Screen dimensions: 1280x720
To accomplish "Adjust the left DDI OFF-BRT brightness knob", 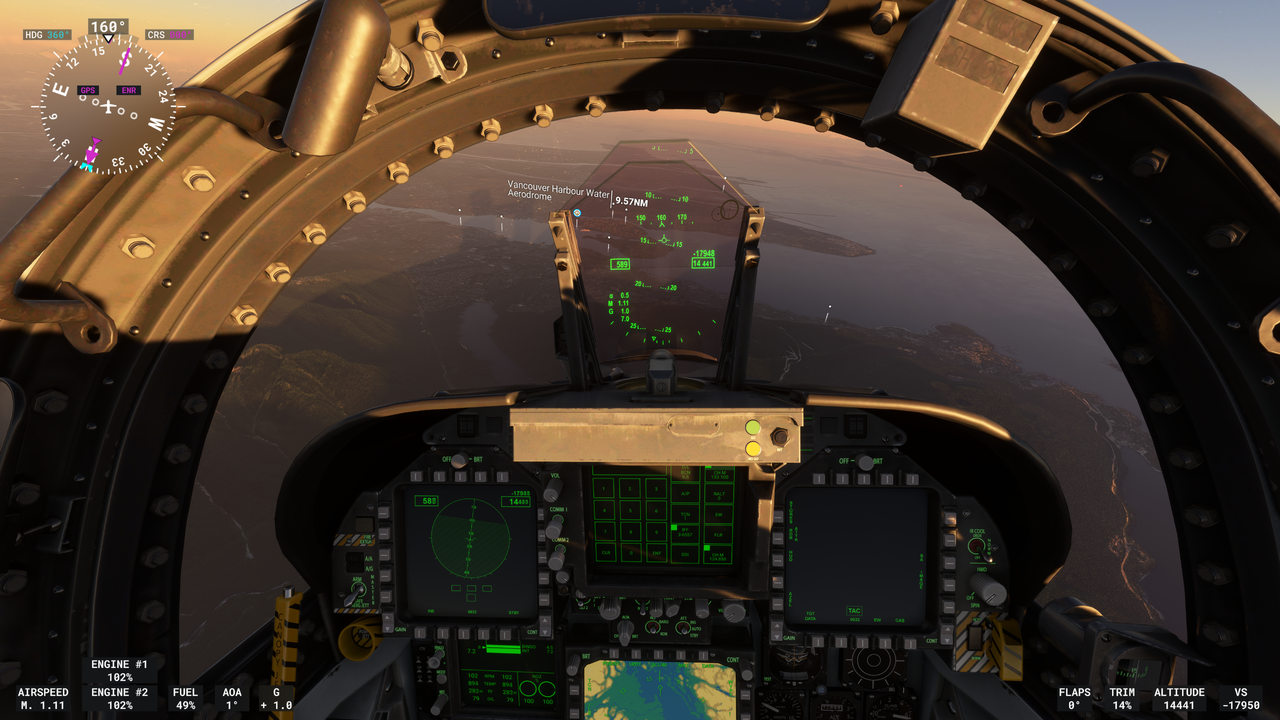I will tap(458, 460).
